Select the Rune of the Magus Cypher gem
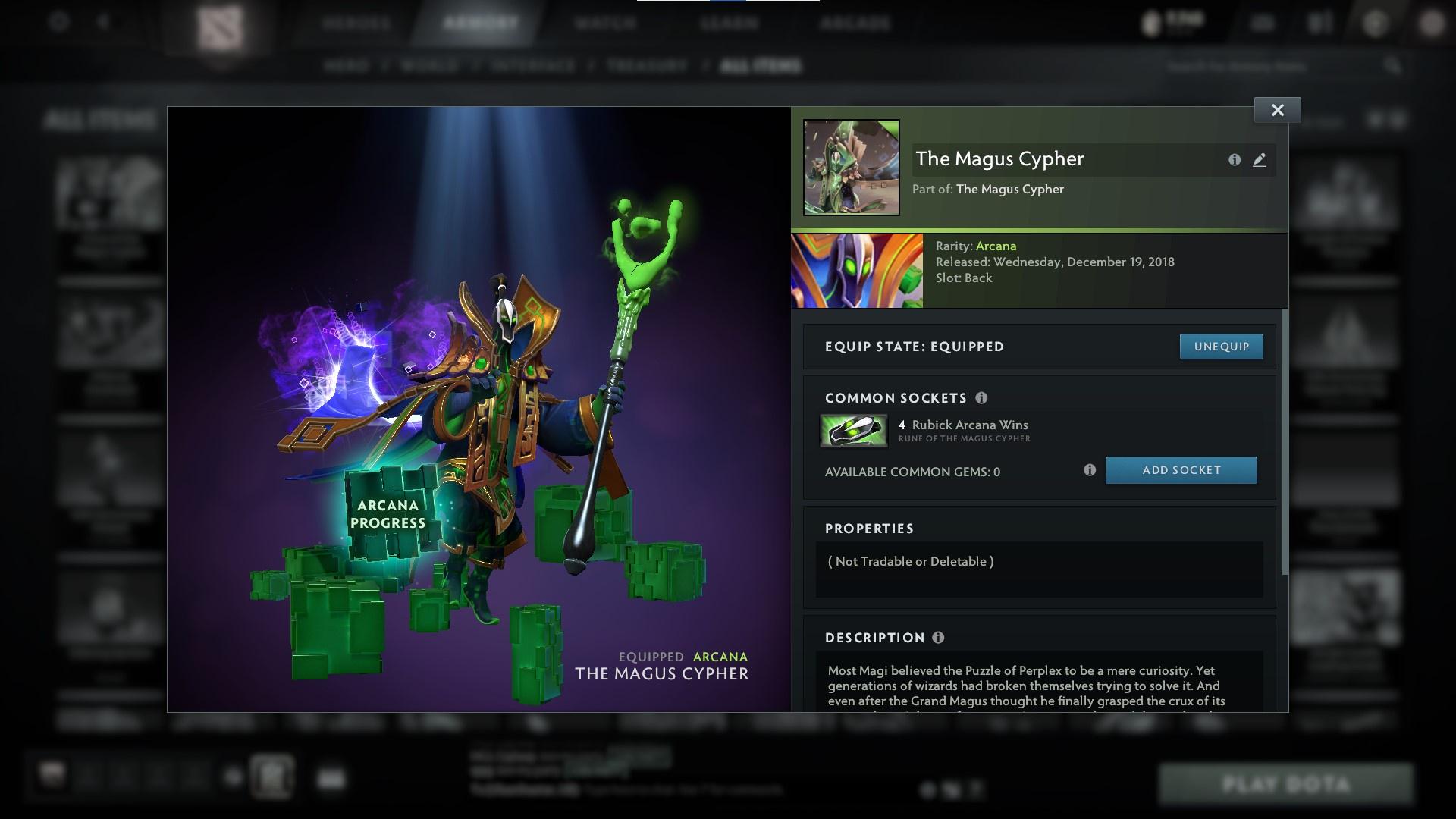This screenshot has height=819, width=1456. pyautogui.click(x=854, y=430)
